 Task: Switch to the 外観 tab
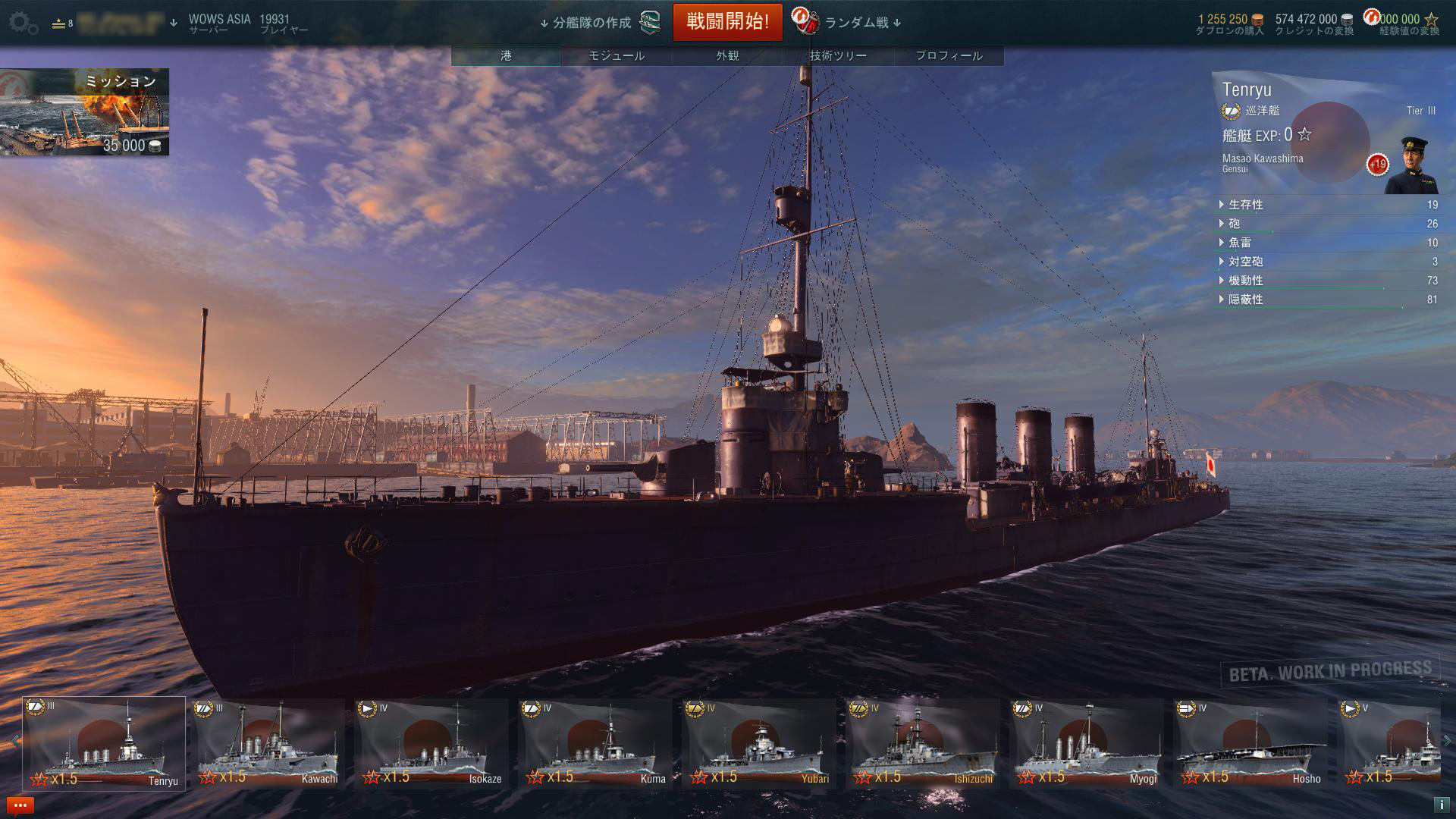[x=727, y=56]
